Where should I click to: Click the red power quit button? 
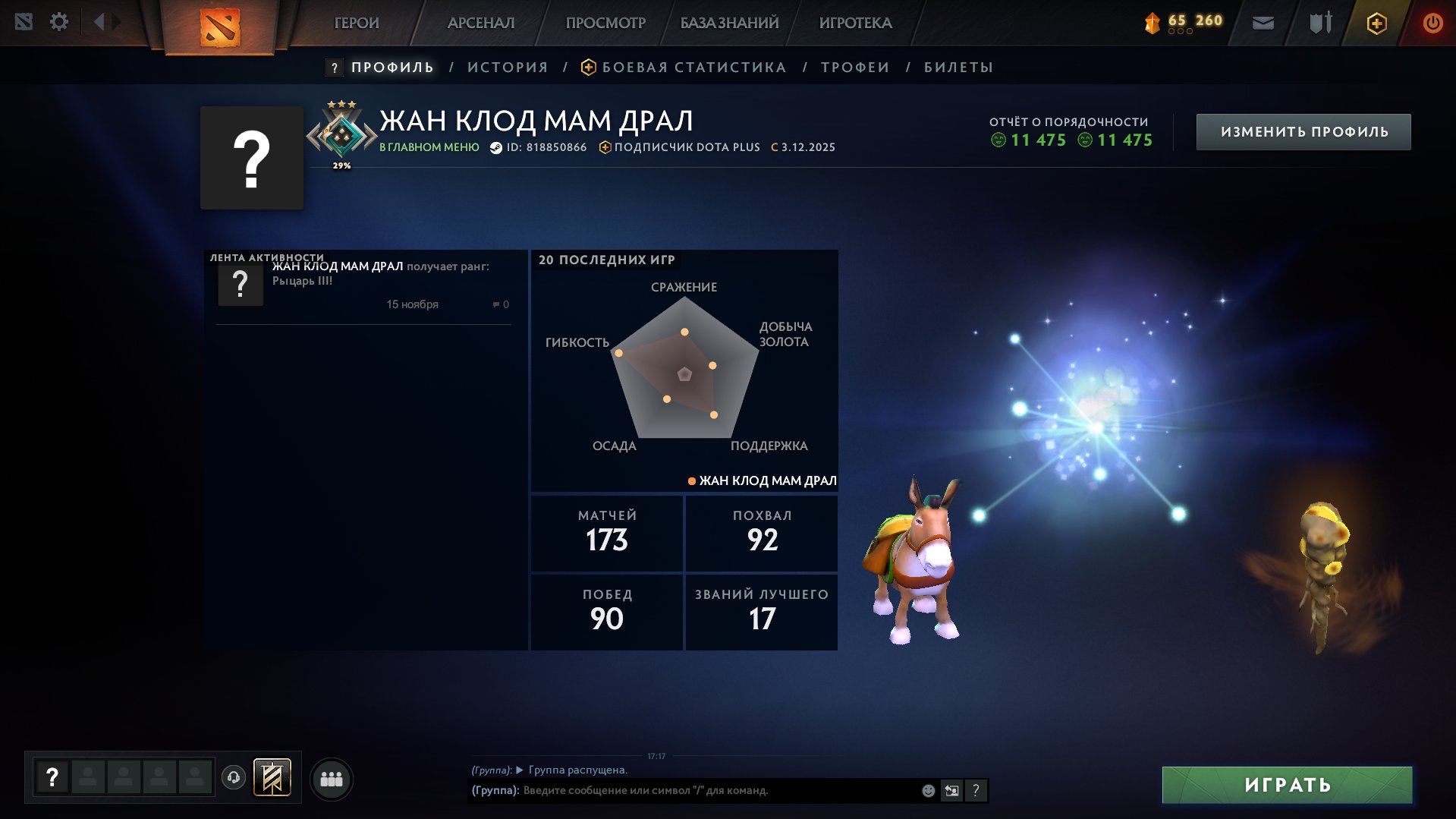point(1432,23)
